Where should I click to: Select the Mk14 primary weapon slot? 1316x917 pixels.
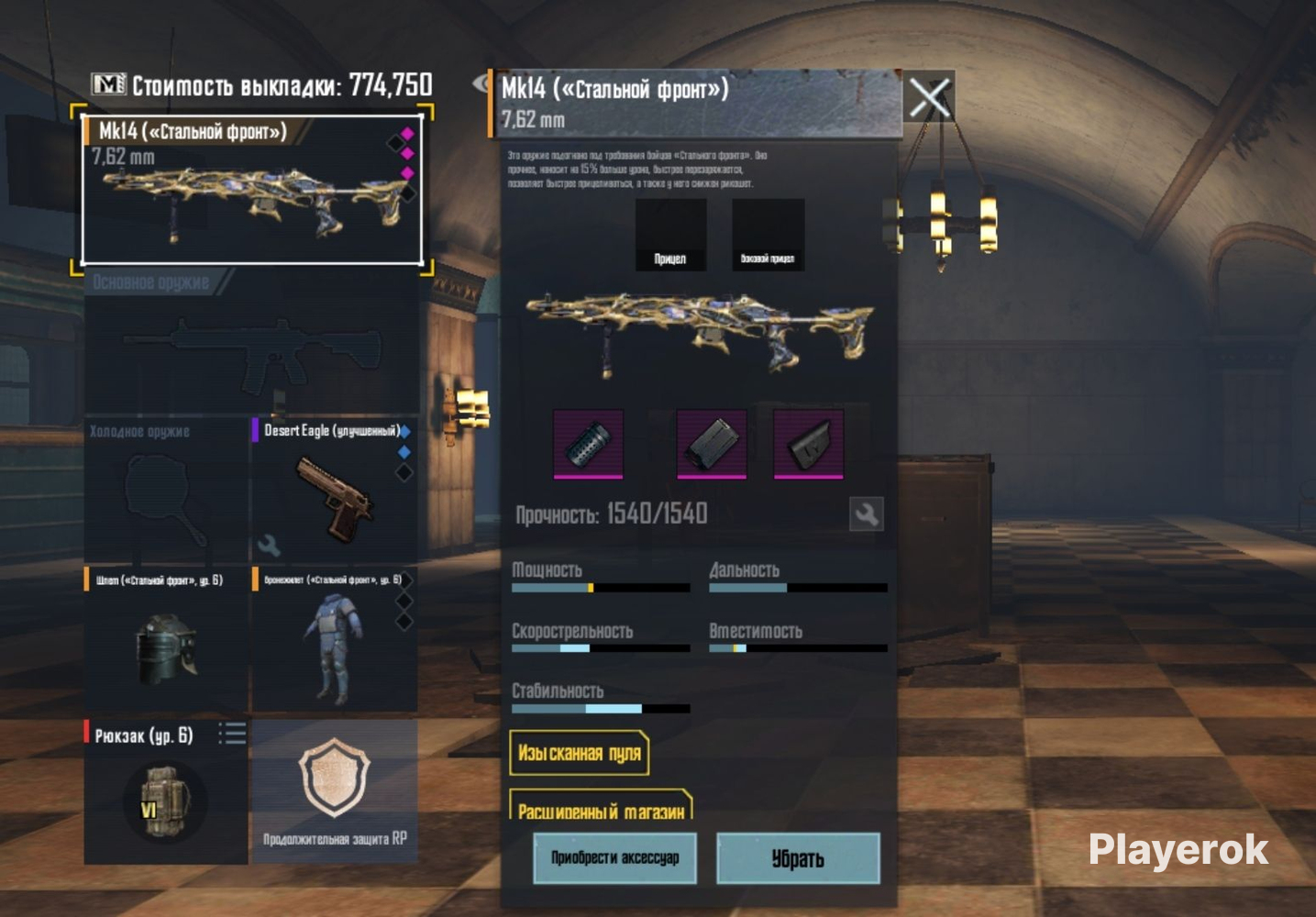point(252,191)
